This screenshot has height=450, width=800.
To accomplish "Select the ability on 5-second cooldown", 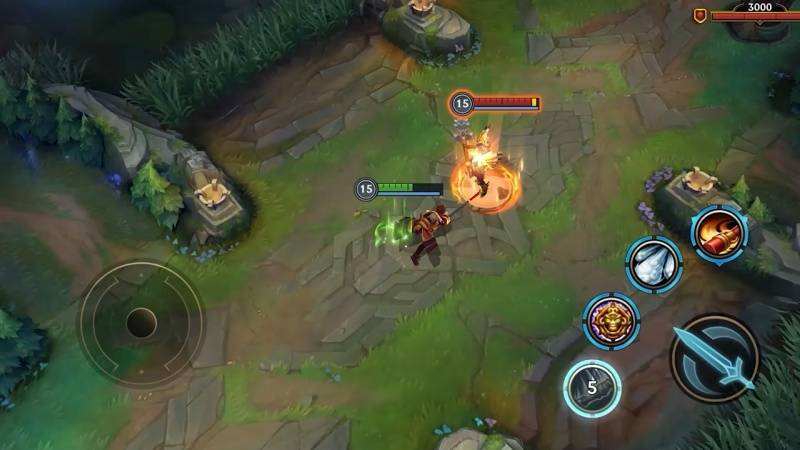I will [591, 387].
